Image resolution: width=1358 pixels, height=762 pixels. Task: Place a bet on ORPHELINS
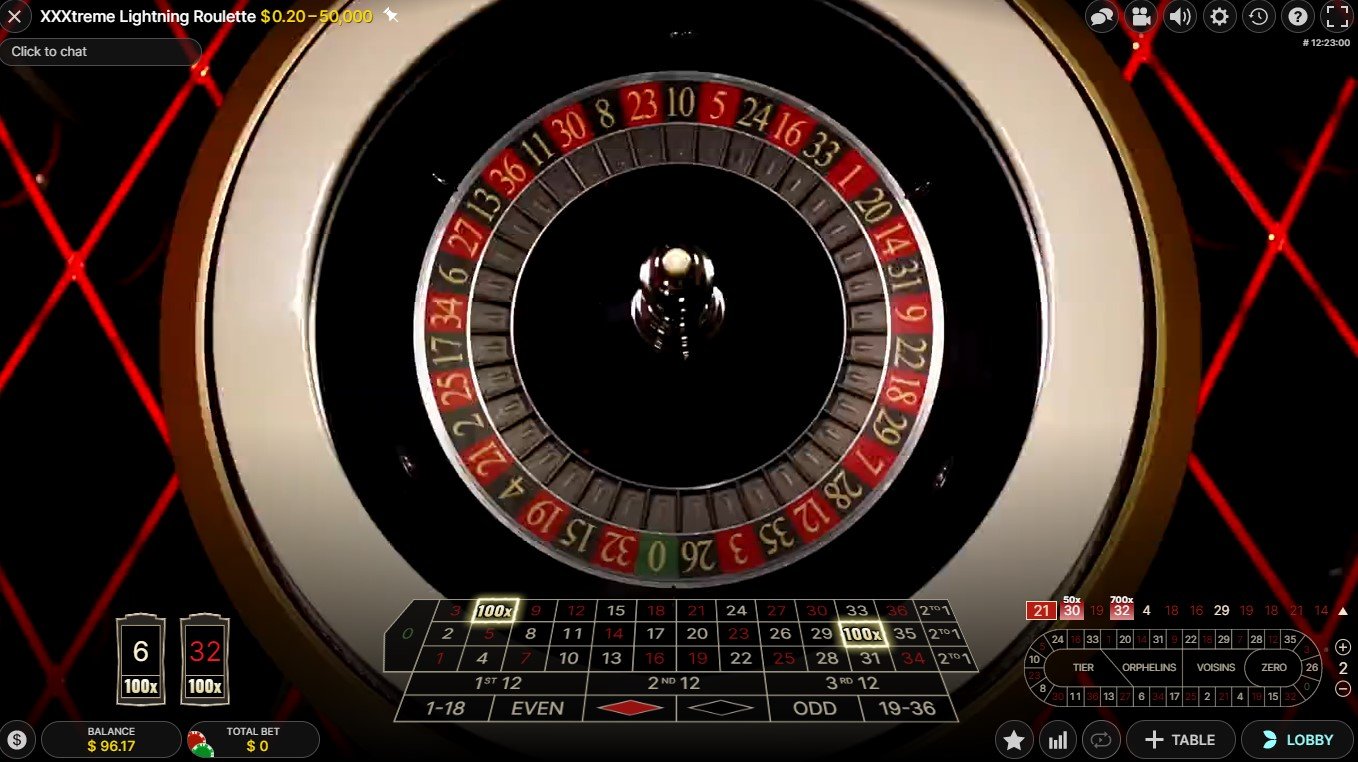pyautogui.click(x=1148, y=667)
